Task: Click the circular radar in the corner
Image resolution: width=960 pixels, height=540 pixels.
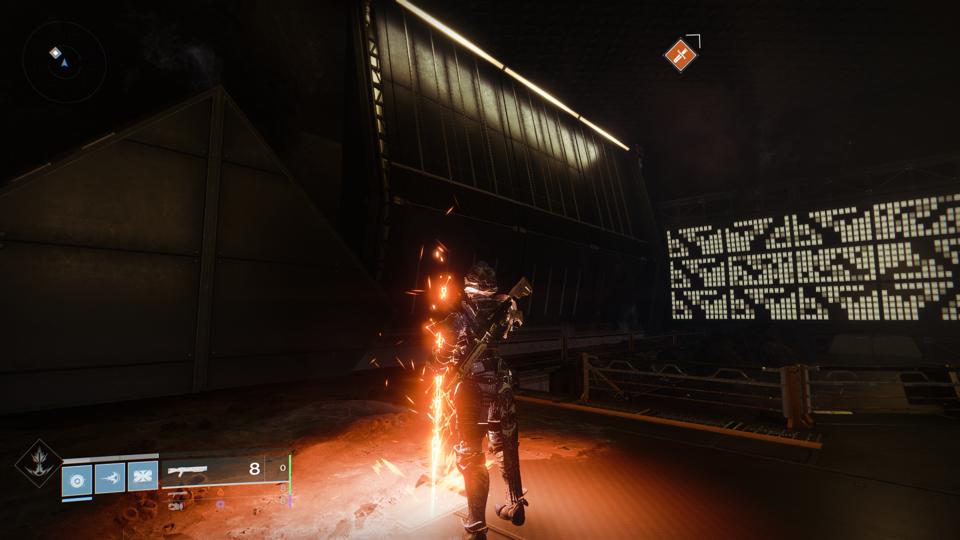Action: click(x=64, y=62)
